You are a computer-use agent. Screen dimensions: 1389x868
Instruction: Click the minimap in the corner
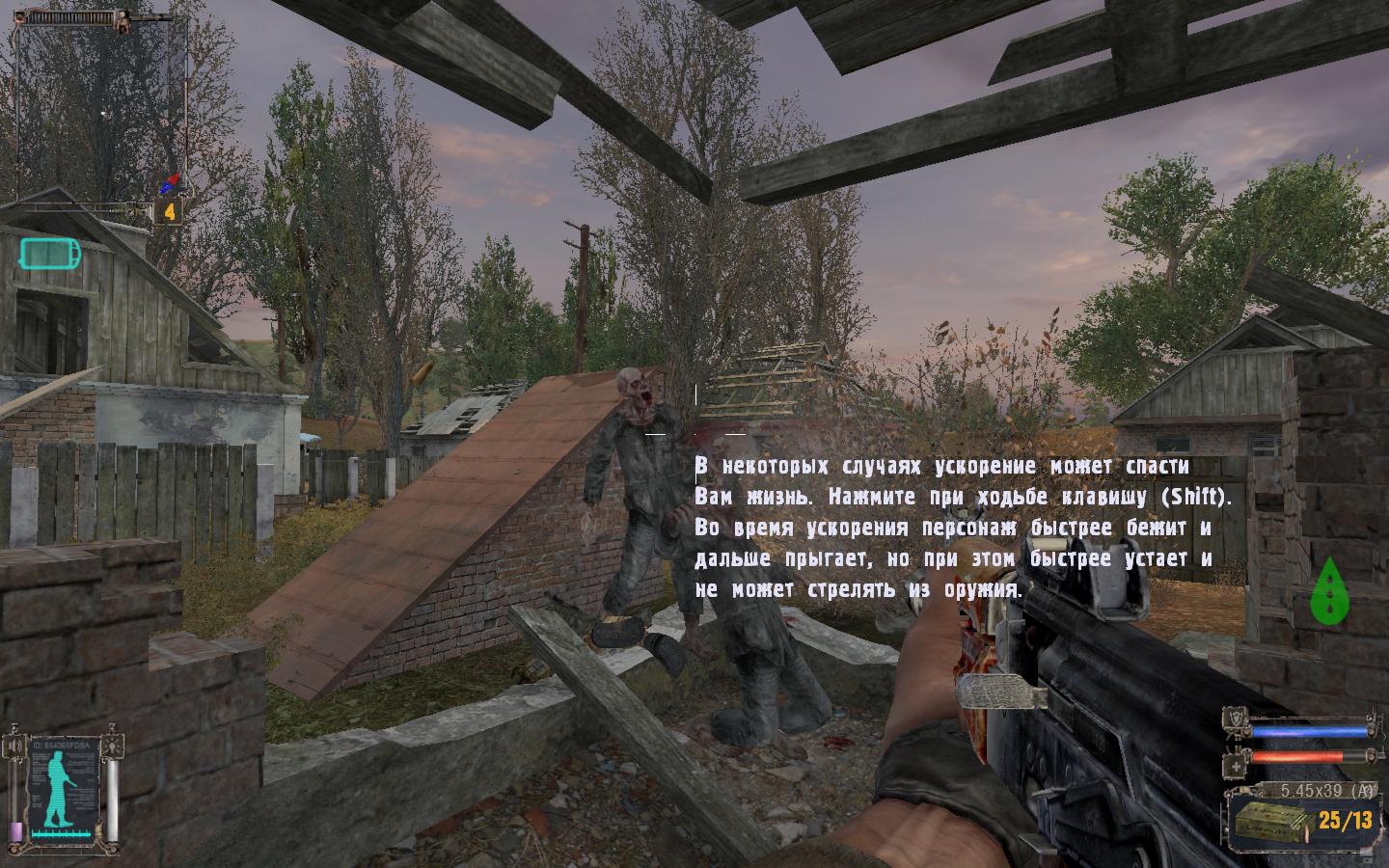tap(99, 104)
